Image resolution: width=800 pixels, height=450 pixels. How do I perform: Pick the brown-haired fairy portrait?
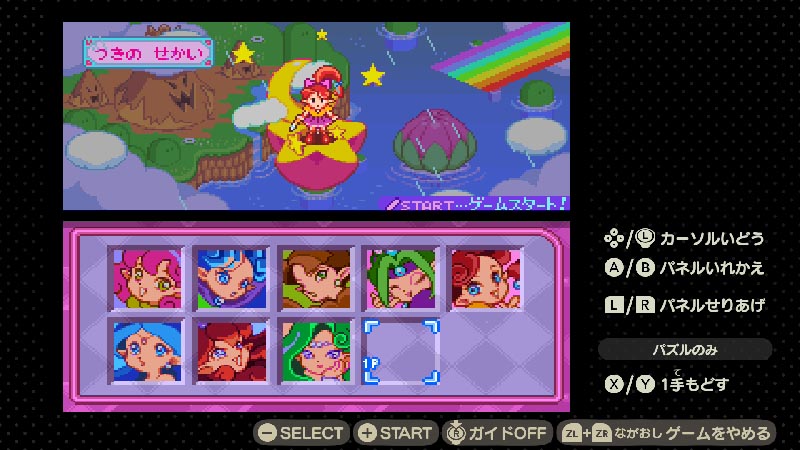click(x=316, y=281)
